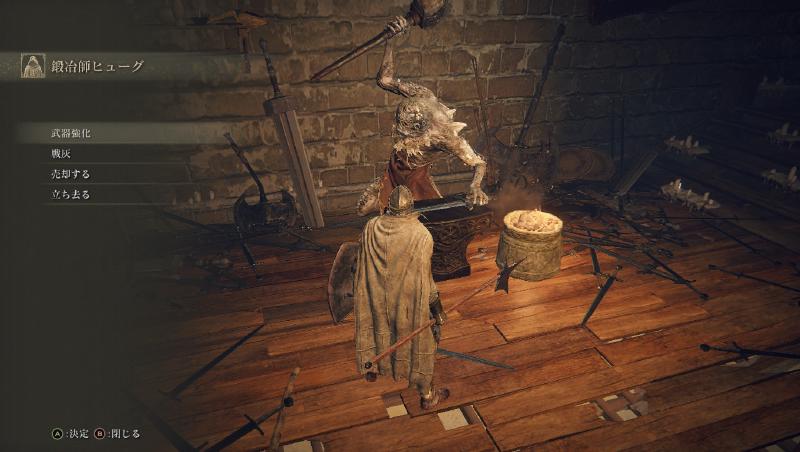Choose 売却する to sell items
The height and width of the screenshot is (452, 800).
pyautogui.click(x=70, y=174)
